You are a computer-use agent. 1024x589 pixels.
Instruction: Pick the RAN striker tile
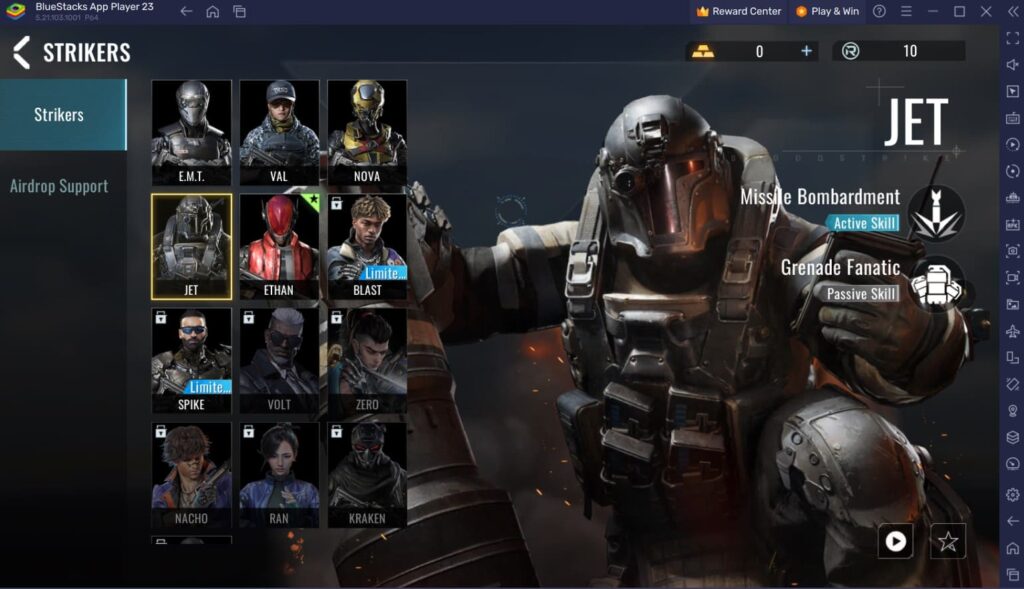279,474
